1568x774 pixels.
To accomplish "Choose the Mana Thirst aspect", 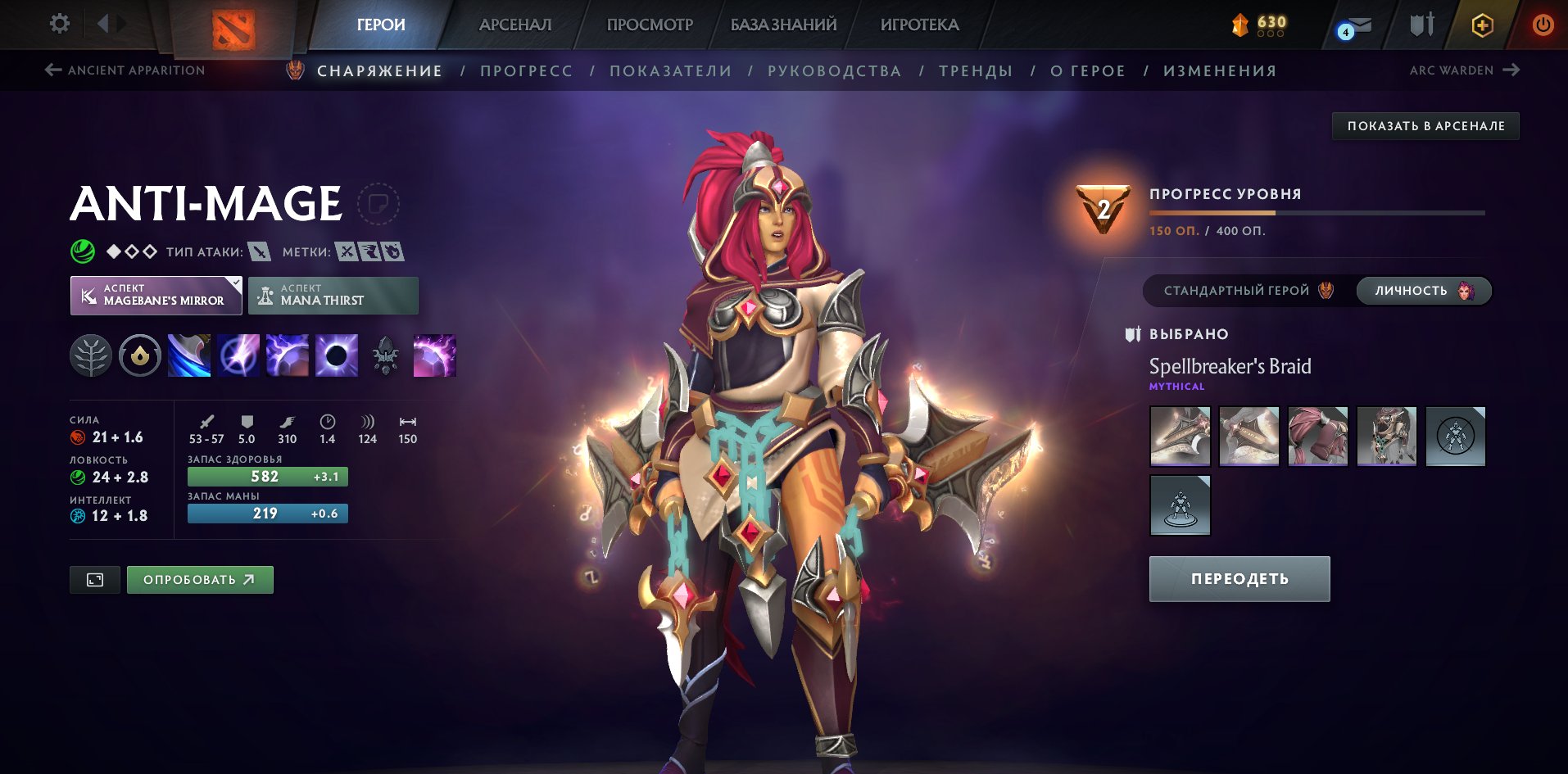I will click(333, 295).
